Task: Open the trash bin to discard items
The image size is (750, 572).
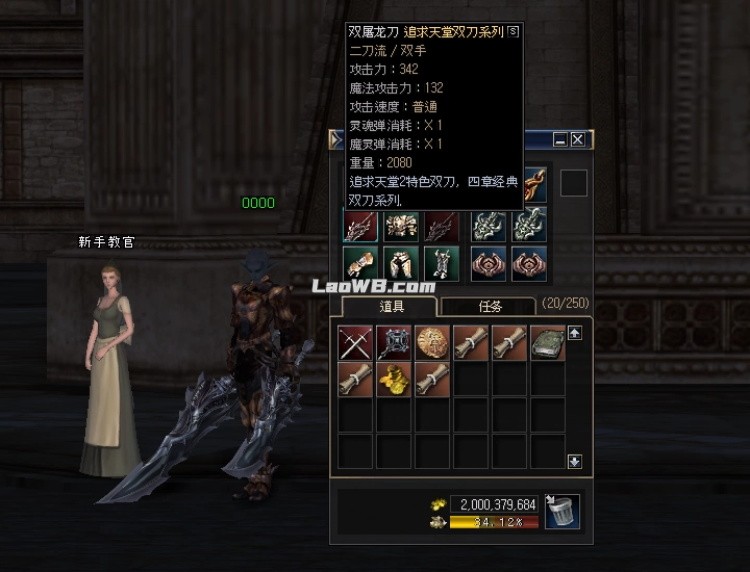Action: click(562, 512)
